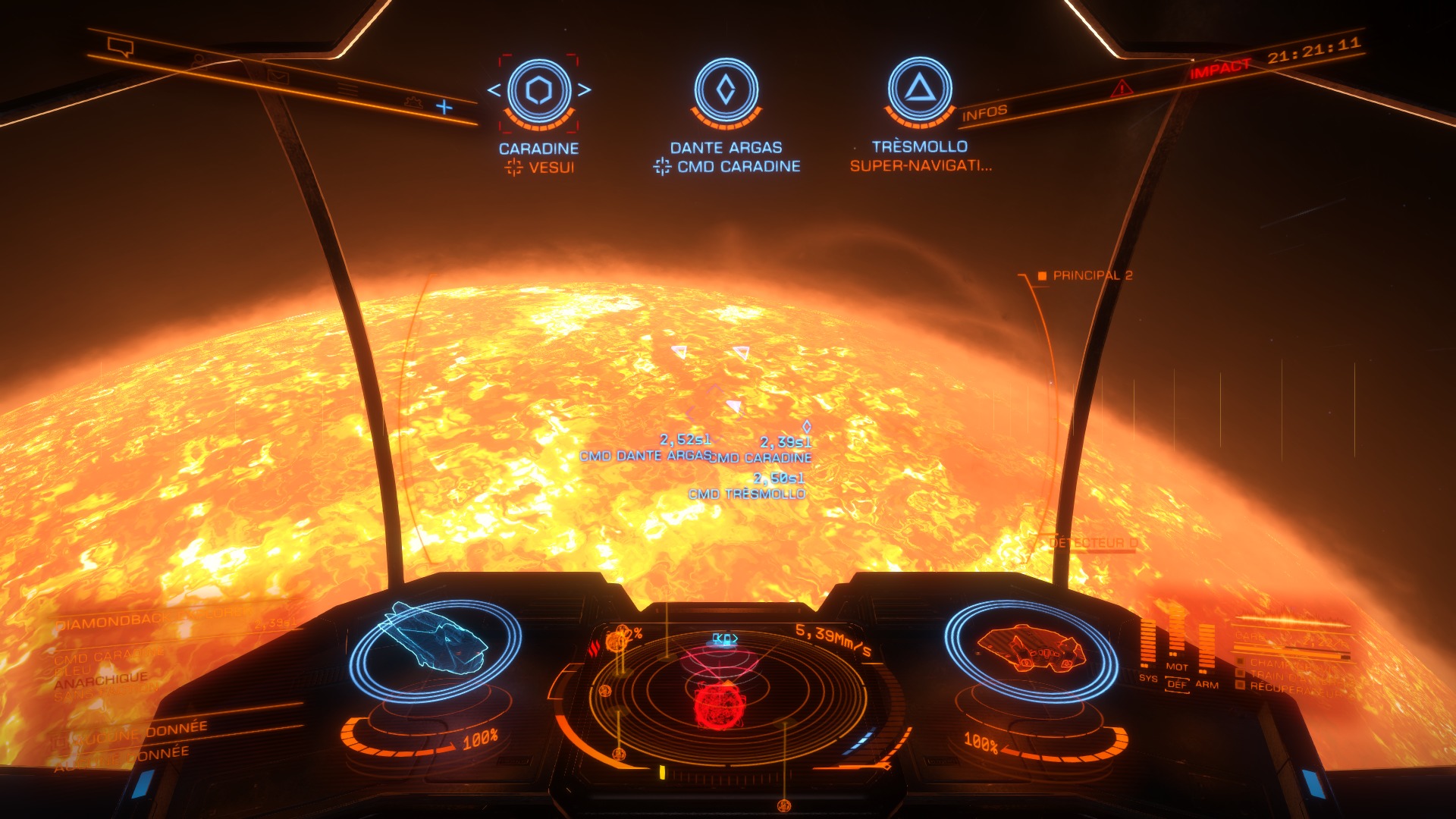Open the inbox envelope icon
1456x819 pixels.
tap(278, 75)
